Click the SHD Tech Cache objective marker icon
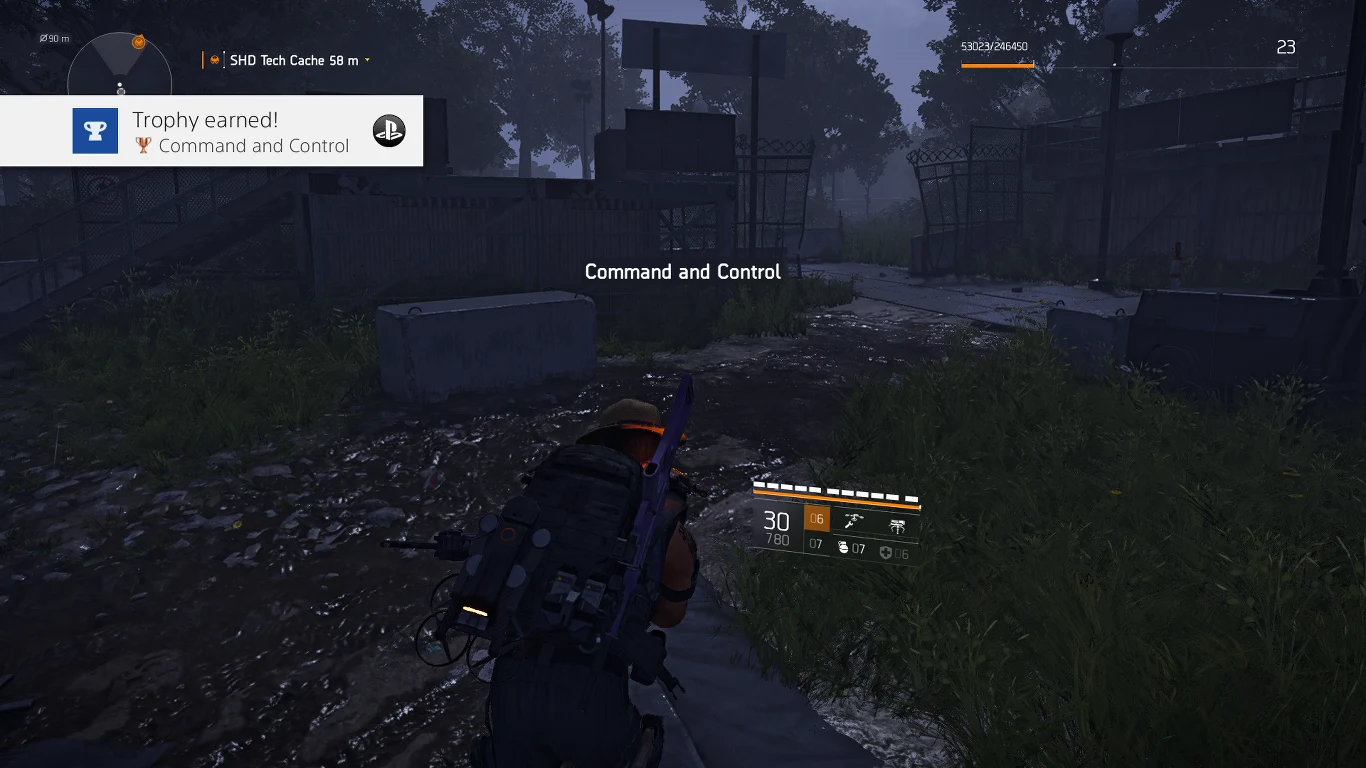The width and height of the screenshot is (1366, 768). pyautogui.click(x=215, y=60)
